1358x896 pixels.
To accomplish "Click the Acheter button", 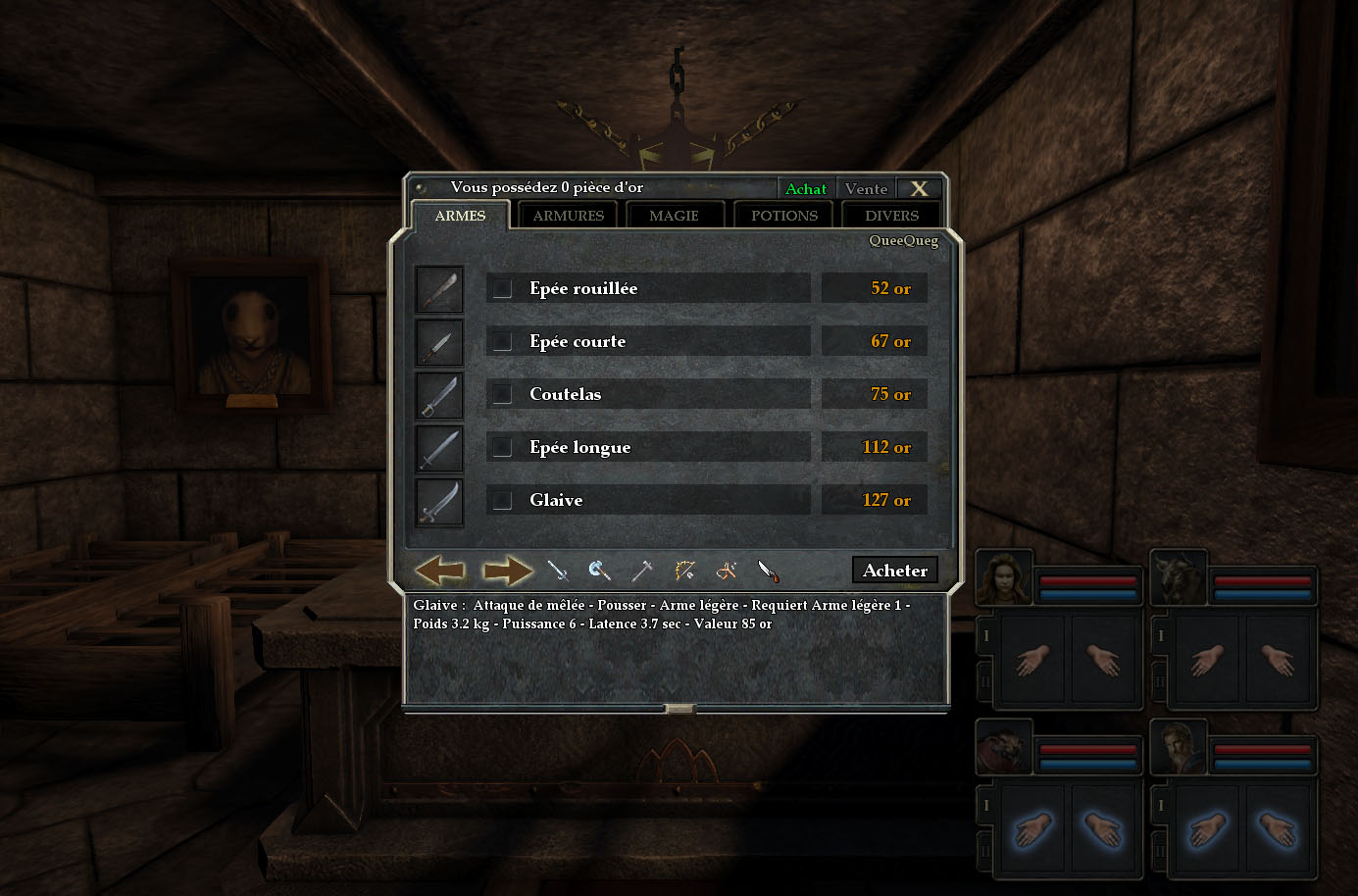I will [894, 571].
